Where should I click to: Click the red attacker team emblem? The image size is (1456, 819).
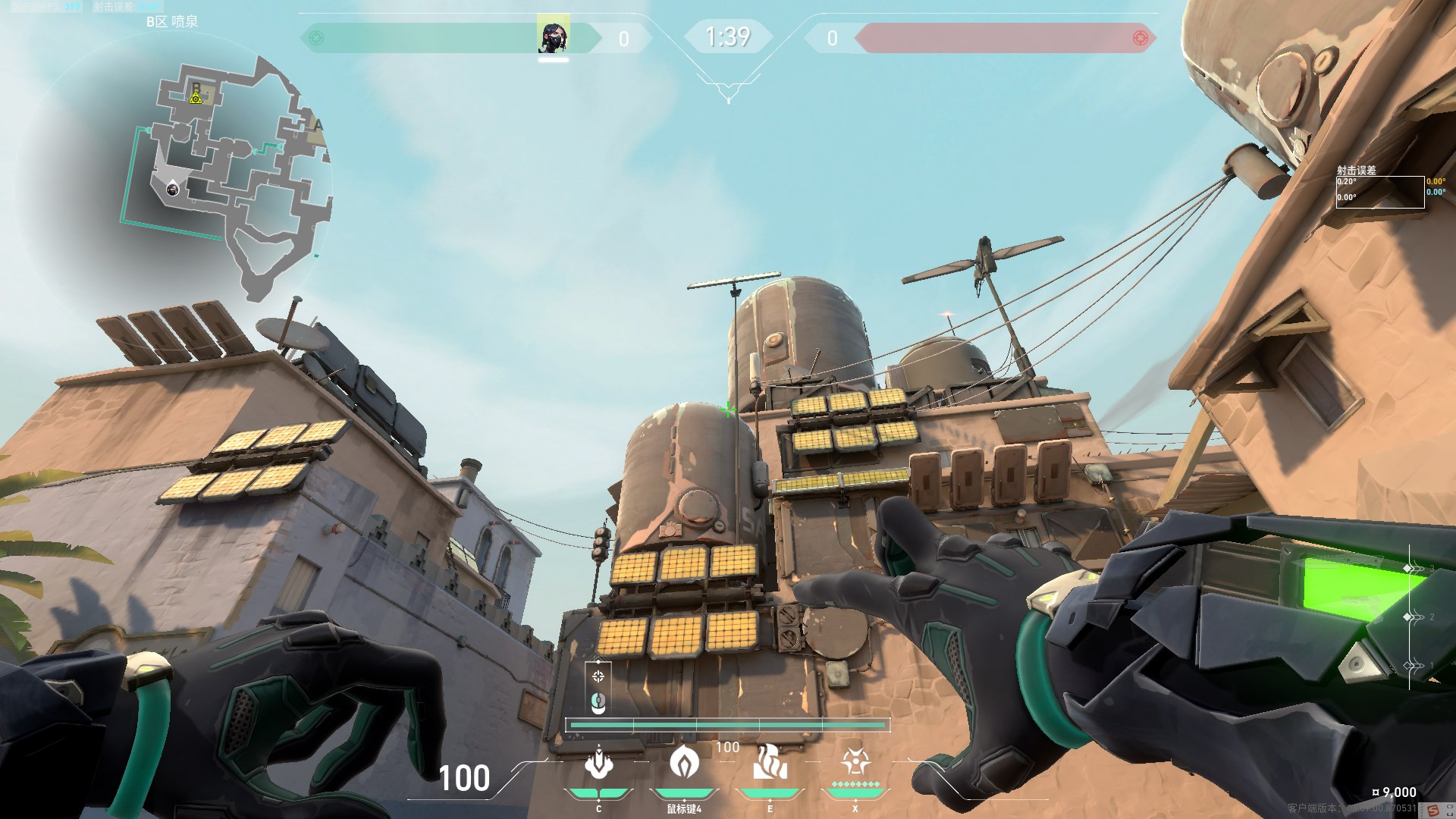pyautogui.click(x=1140, y=38)
